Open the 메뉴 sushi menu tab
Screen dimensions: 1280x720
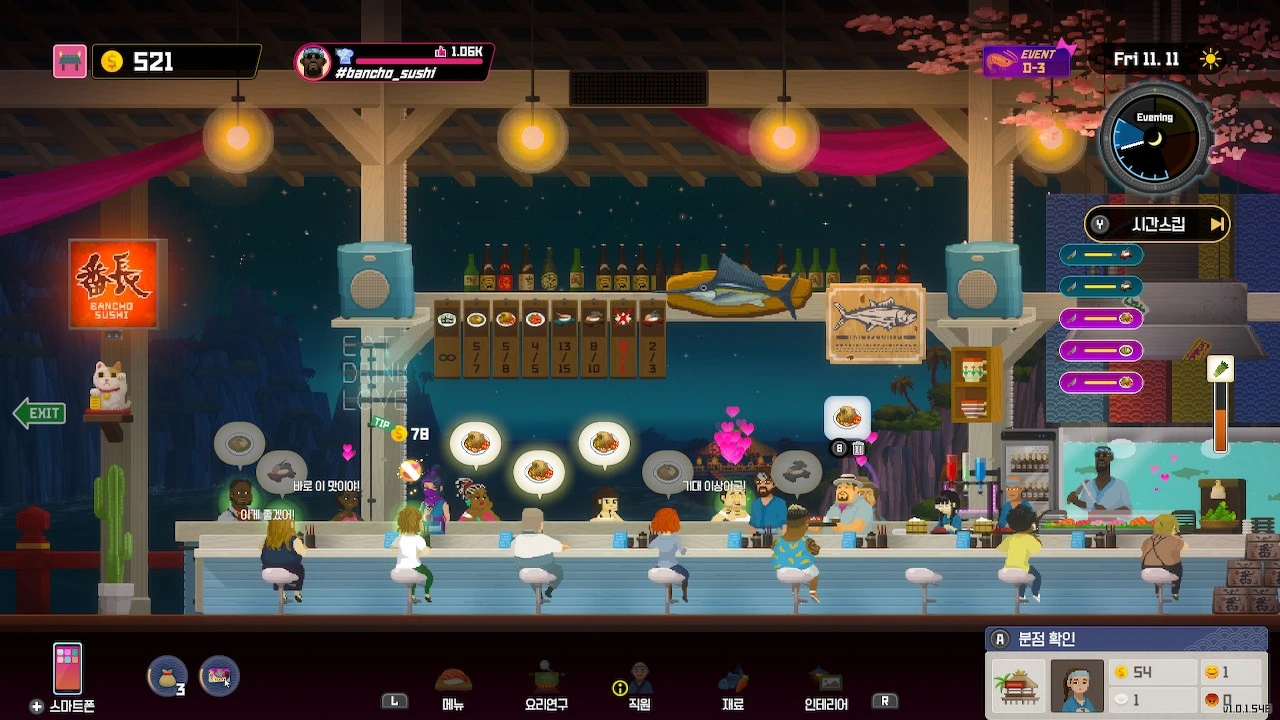click(x=453, y=688)
